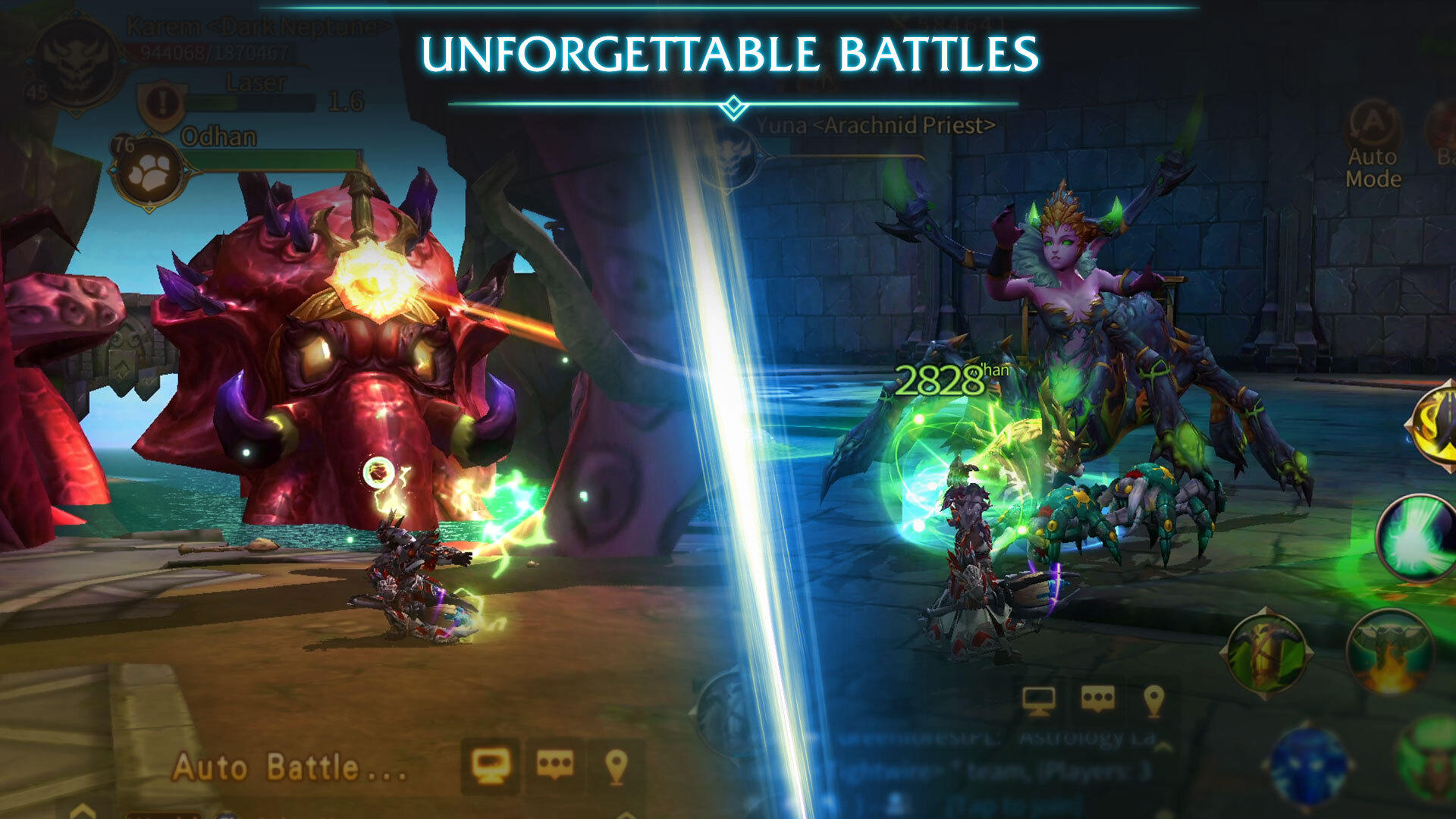Select the location pin icon beside the chat icon
Screen dimensions: 1456x819
617,768
